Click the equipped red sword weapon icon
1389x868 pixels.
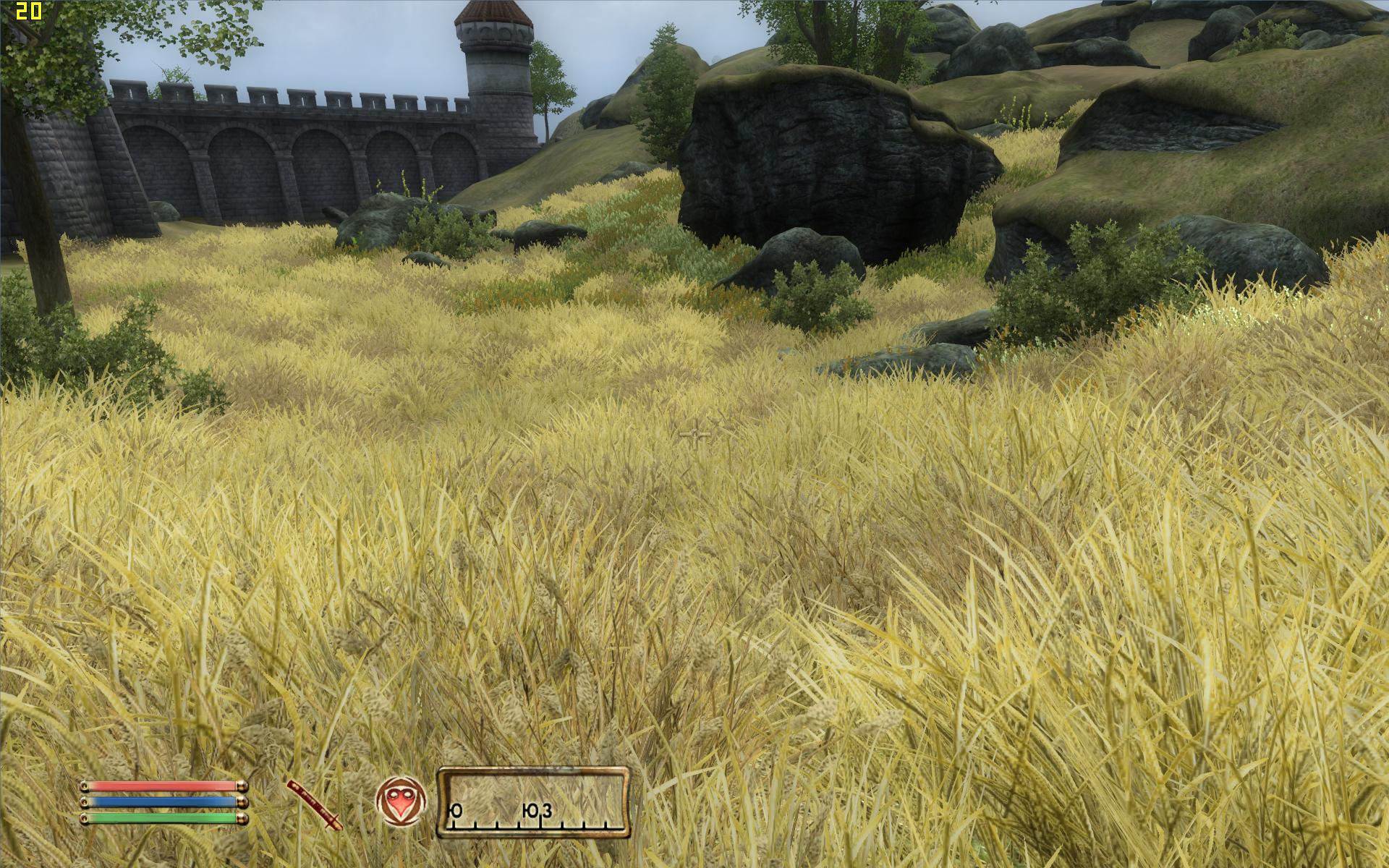[314, 804]
